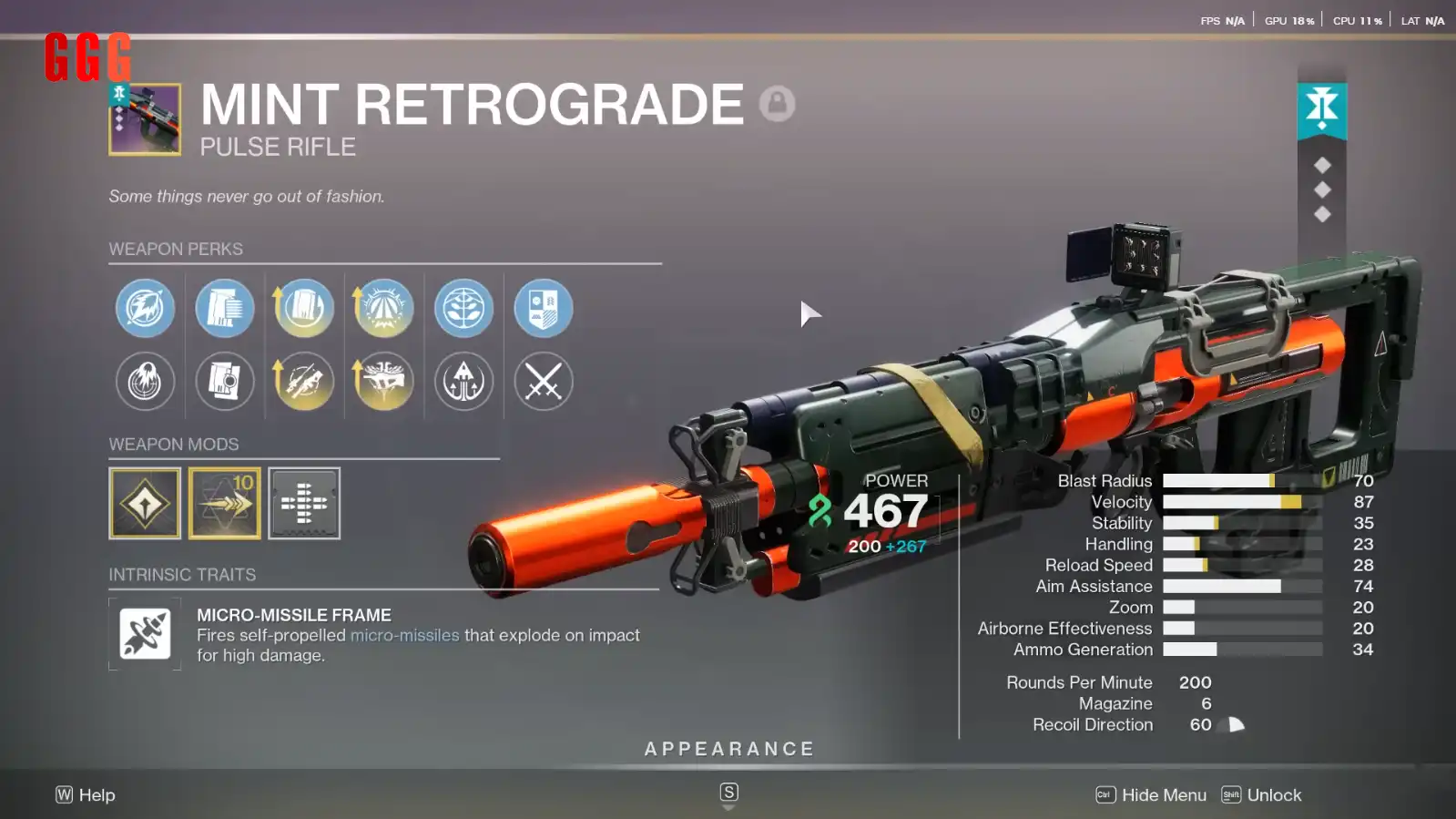The image size is (1456, 819).
Task: Select the quartered shield crest perk
Action: pos(544,308)
